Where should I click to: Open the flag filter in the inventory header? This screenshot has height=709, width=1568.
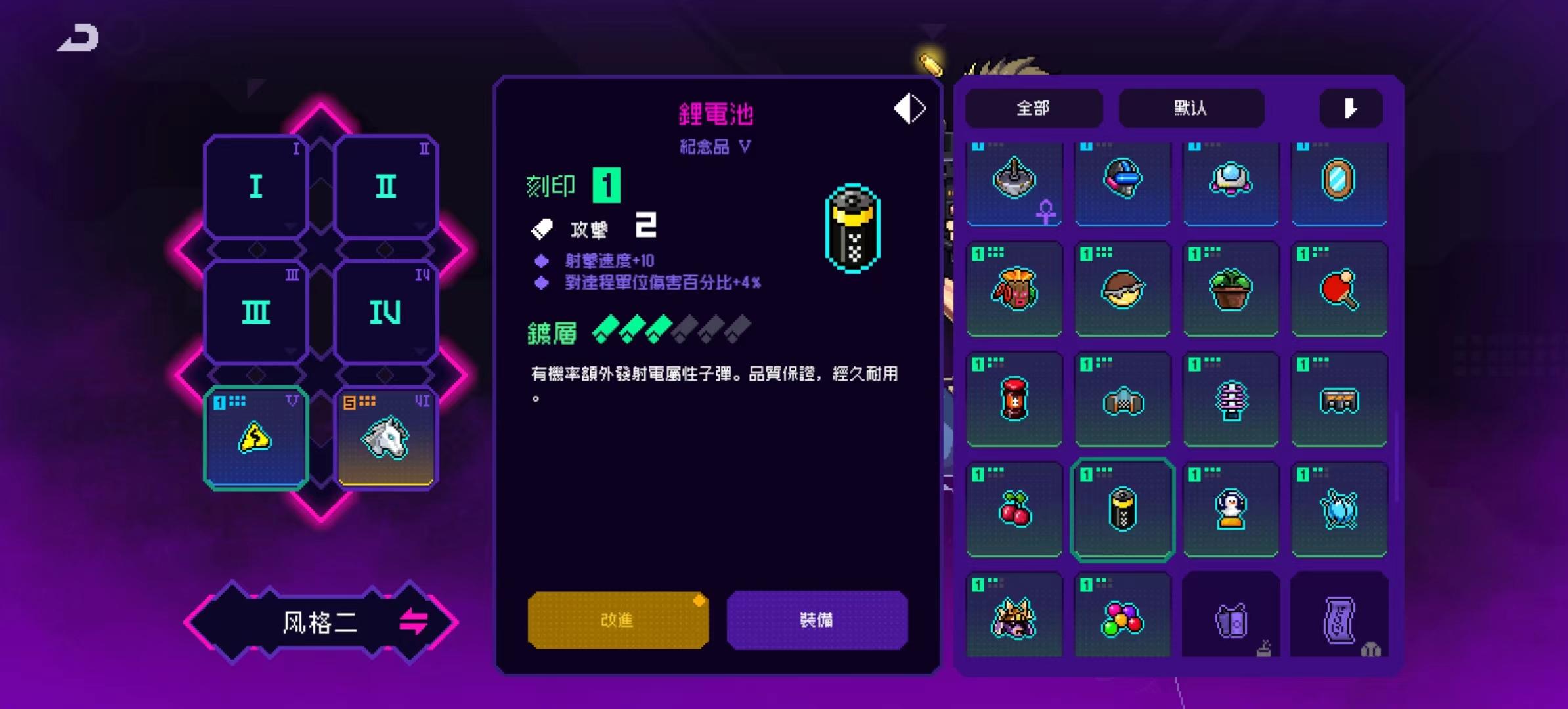[x=1351, y=108]
